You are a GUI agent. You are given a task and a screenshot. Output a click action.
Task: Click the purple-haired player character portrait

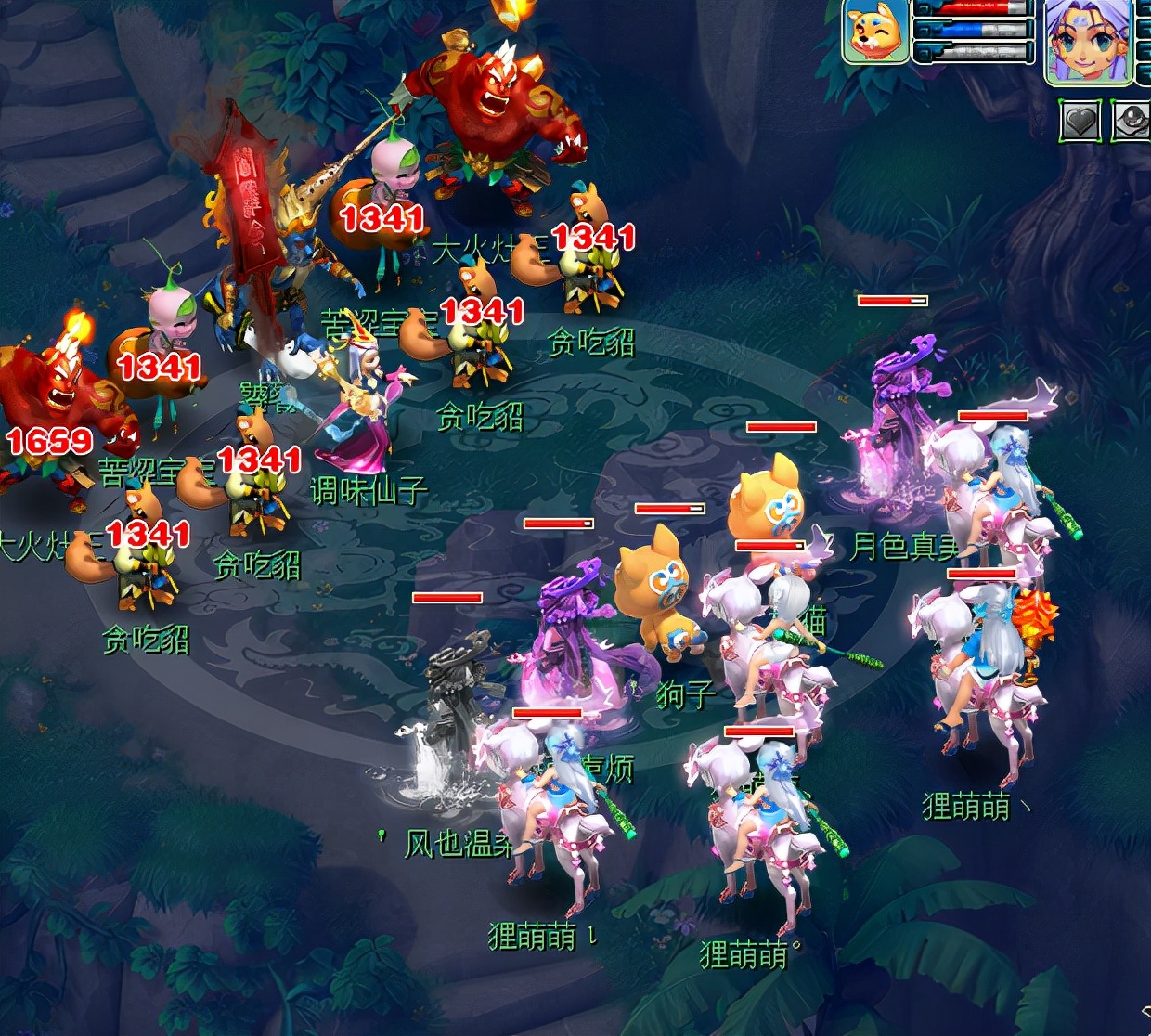click(x=1088, y=42)
